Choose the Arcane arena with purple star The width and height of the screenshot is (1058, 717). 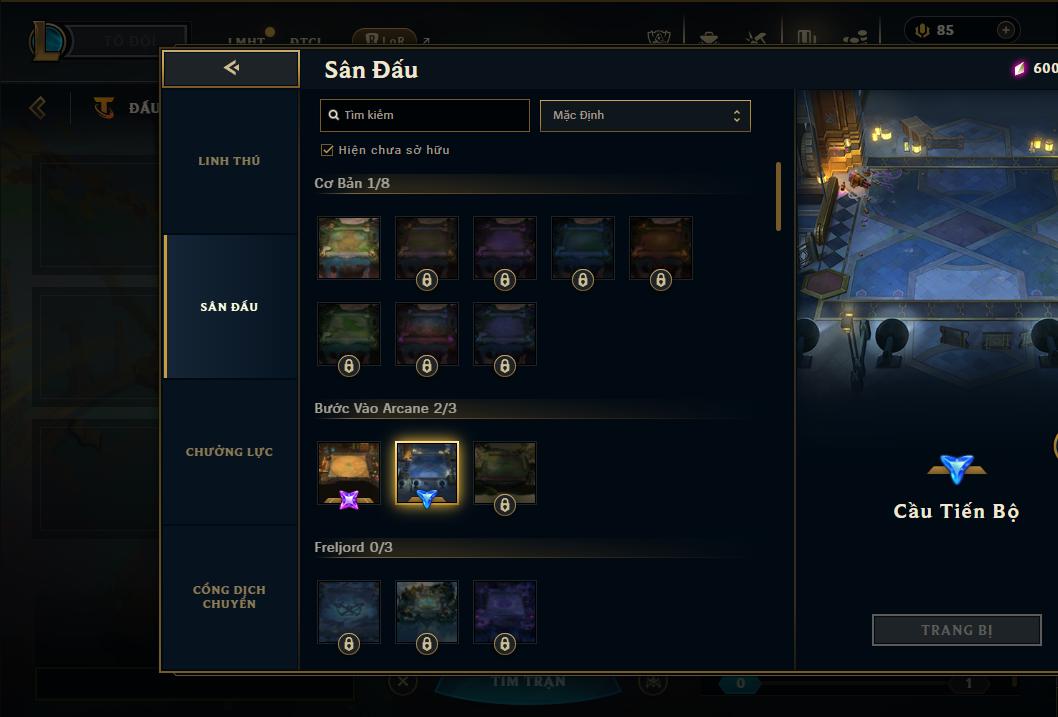tap(349, 473)
